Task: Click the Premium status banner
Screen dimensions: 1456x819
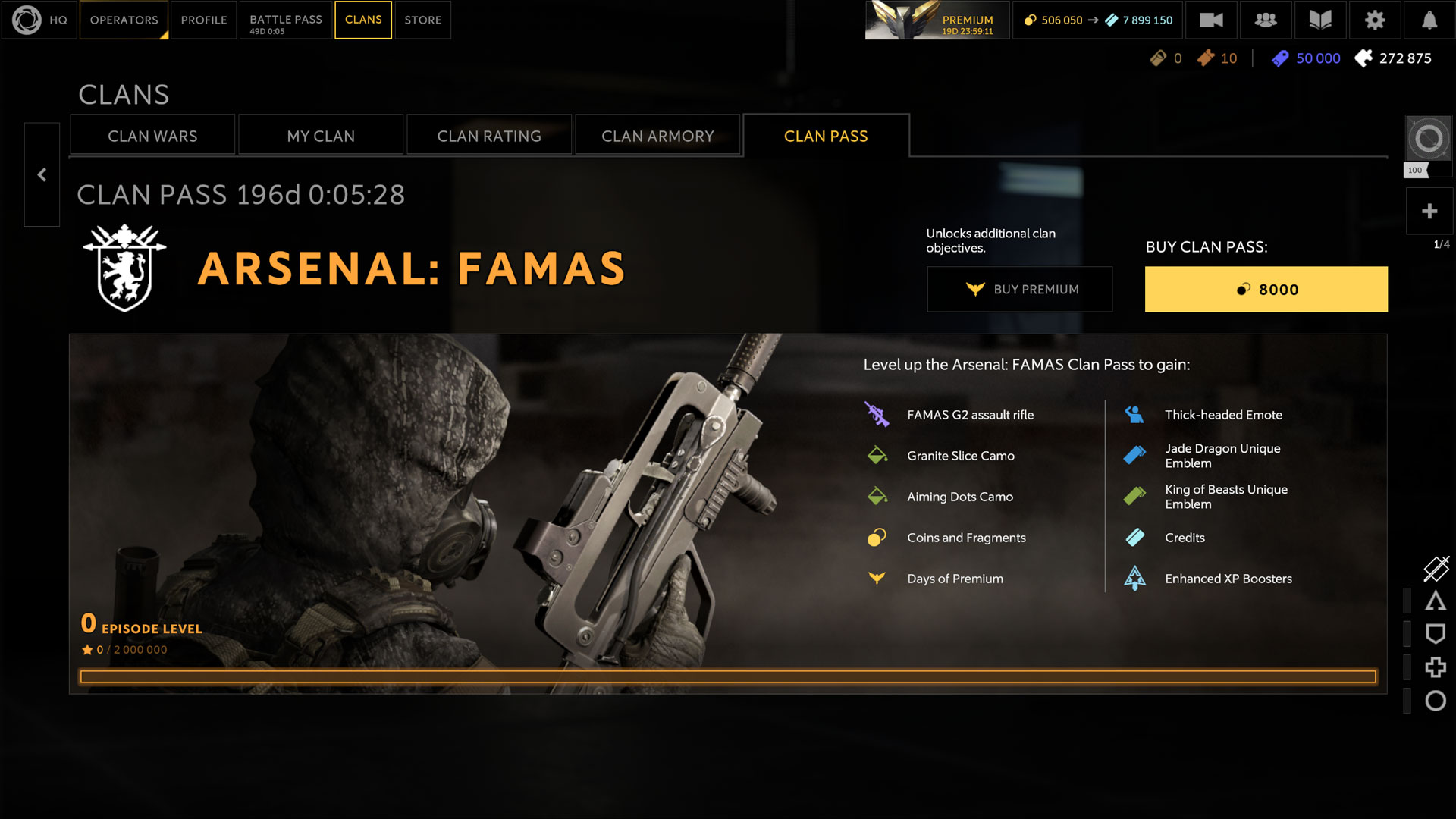Action: (937, 20)
